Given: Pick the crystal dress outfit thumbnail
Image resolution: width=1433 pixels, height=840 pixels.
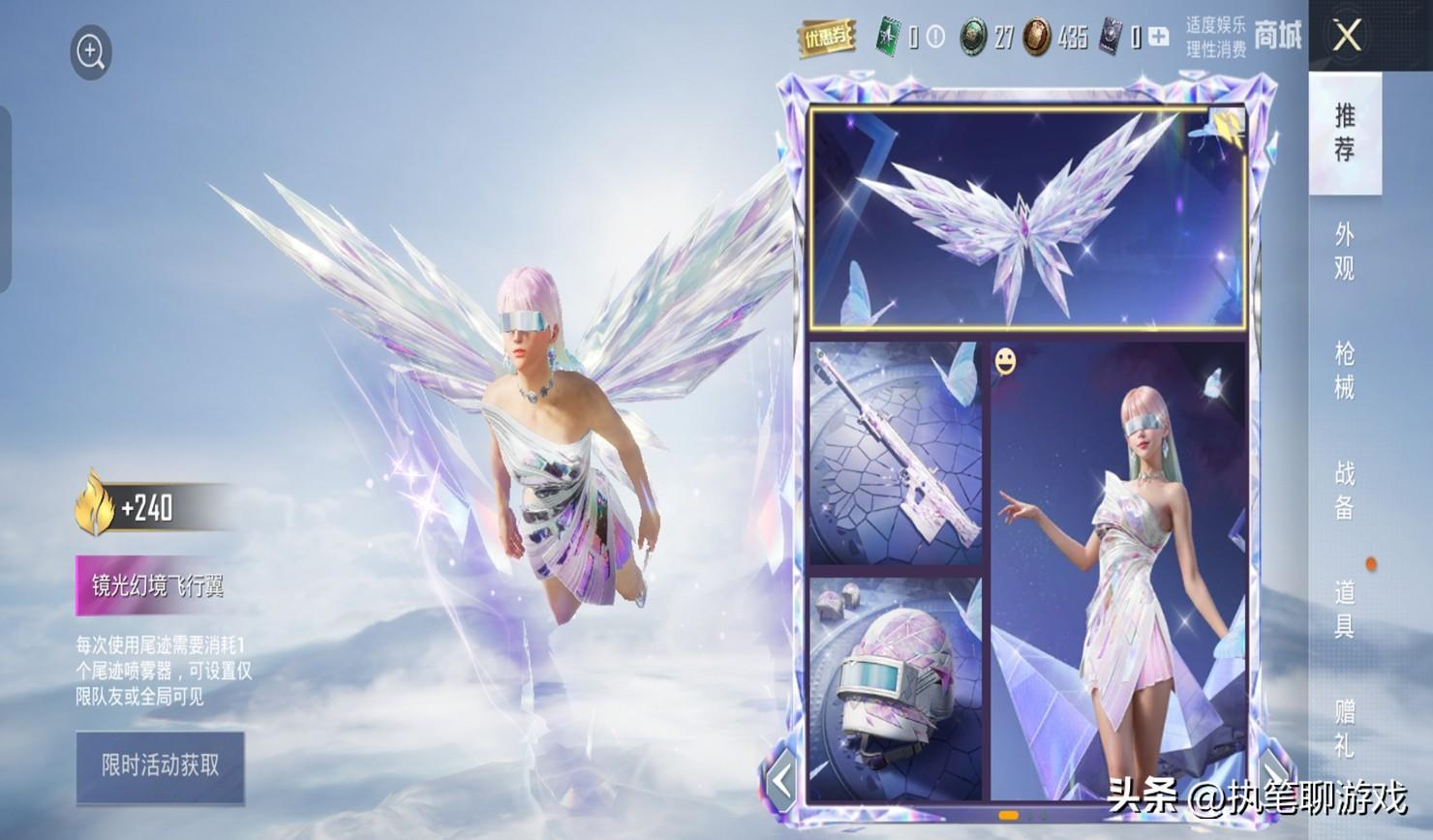Looking at the screenshot, I should [1119, 571].
